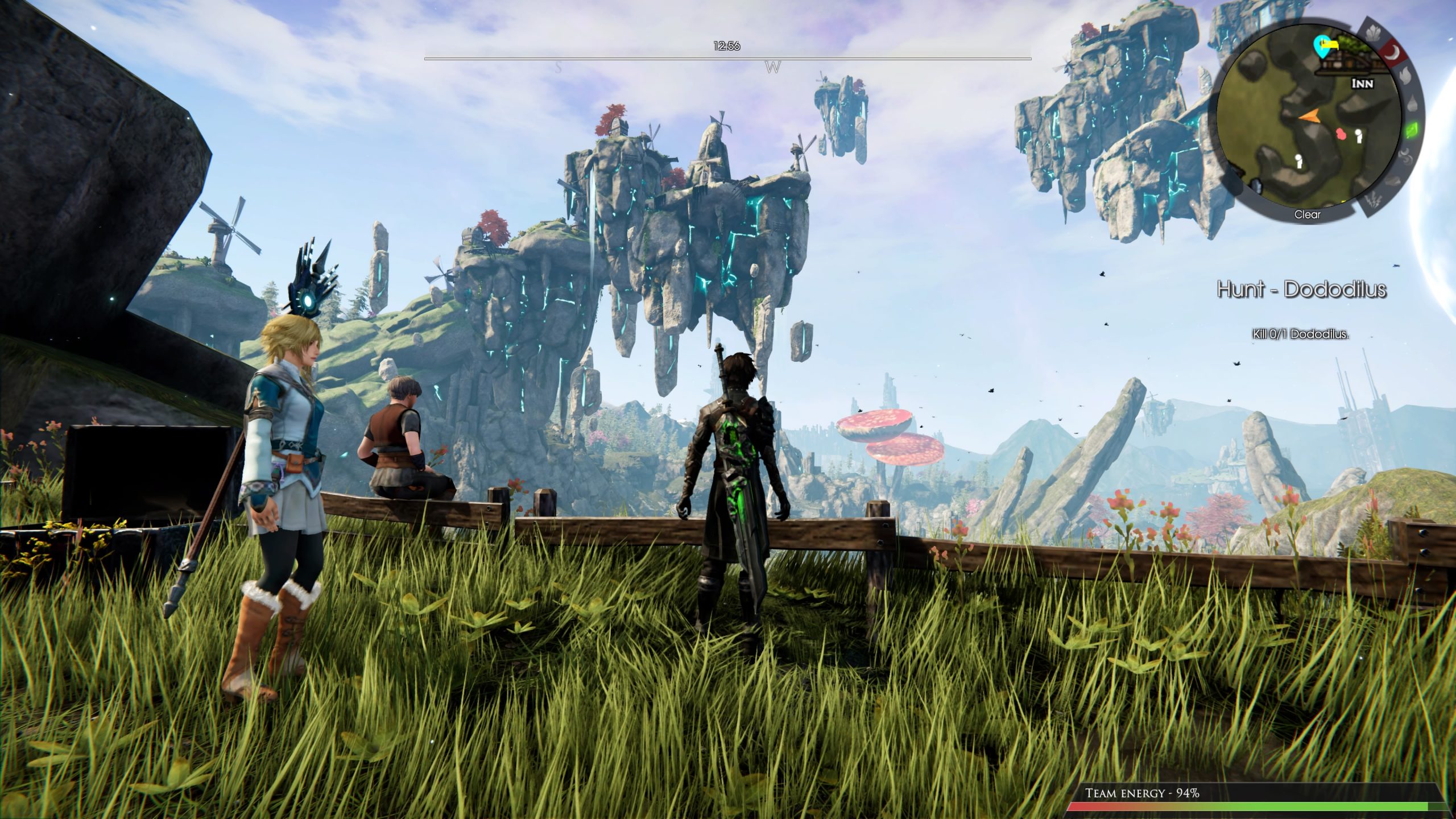Image resolution: width=1456 pixels, height=819 pixels.
Task: Click the W marker on the compass bar
Action: pos(772,67)
